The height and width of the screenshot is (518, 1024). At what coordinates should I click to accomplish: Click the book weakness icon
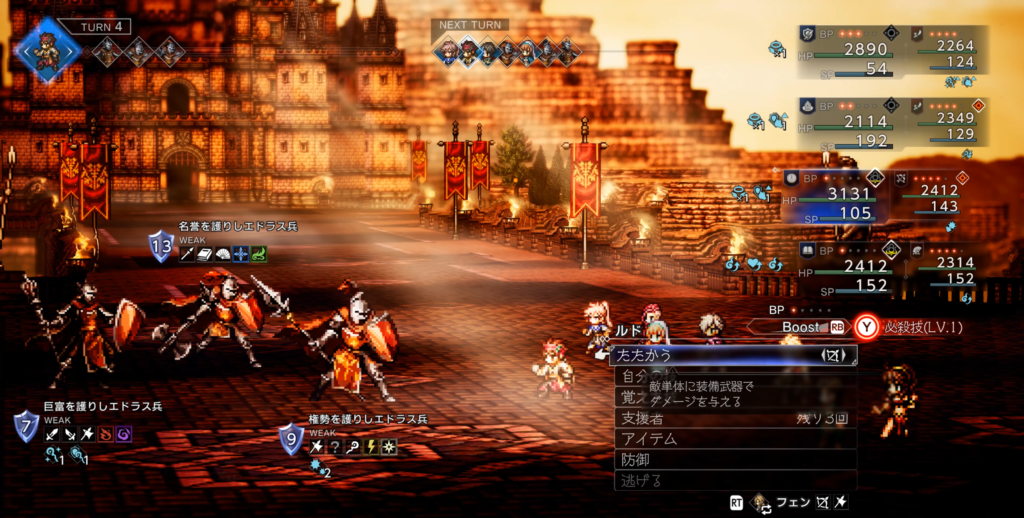click(x=205, y=255)
